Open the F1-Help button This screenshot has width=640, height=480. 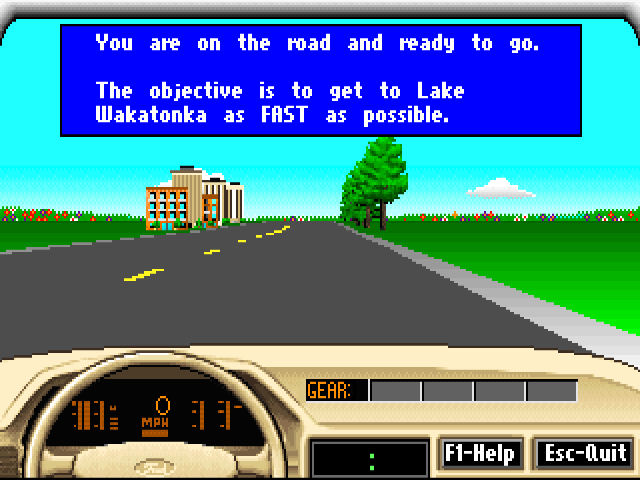click(x=479, y=453)
